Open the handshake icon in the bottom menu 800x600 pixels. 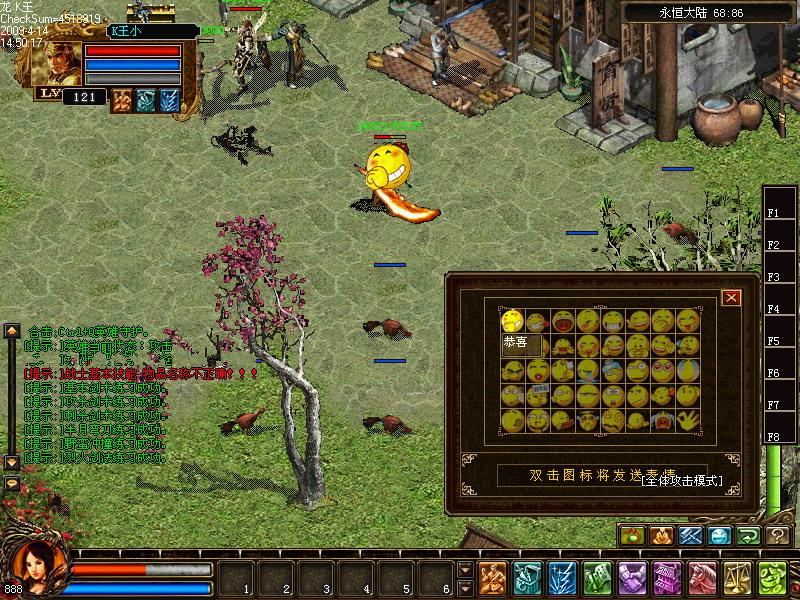tap(632, 578)
